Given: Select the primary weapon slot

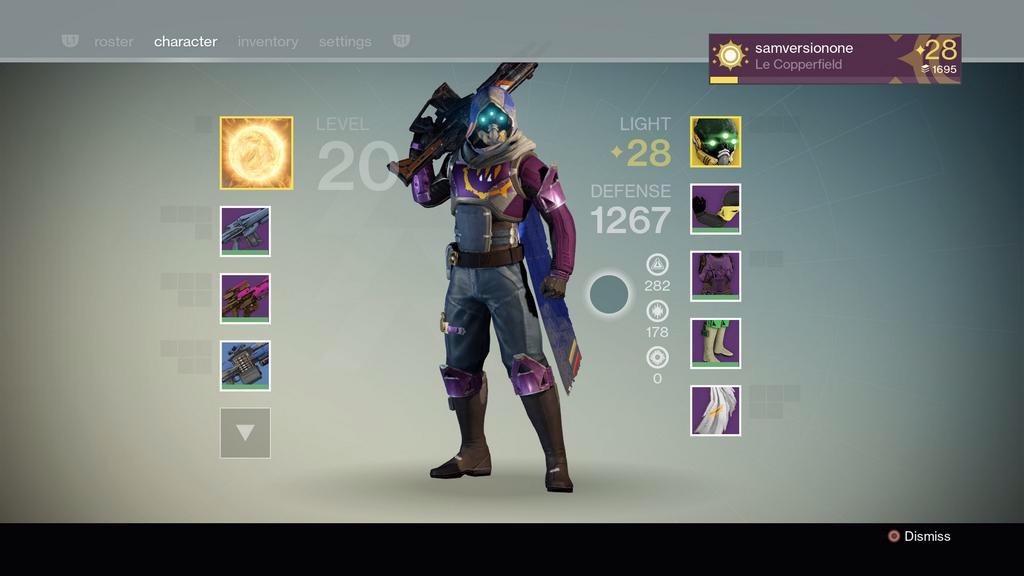Looking at the screenshot, I should 245,231.
